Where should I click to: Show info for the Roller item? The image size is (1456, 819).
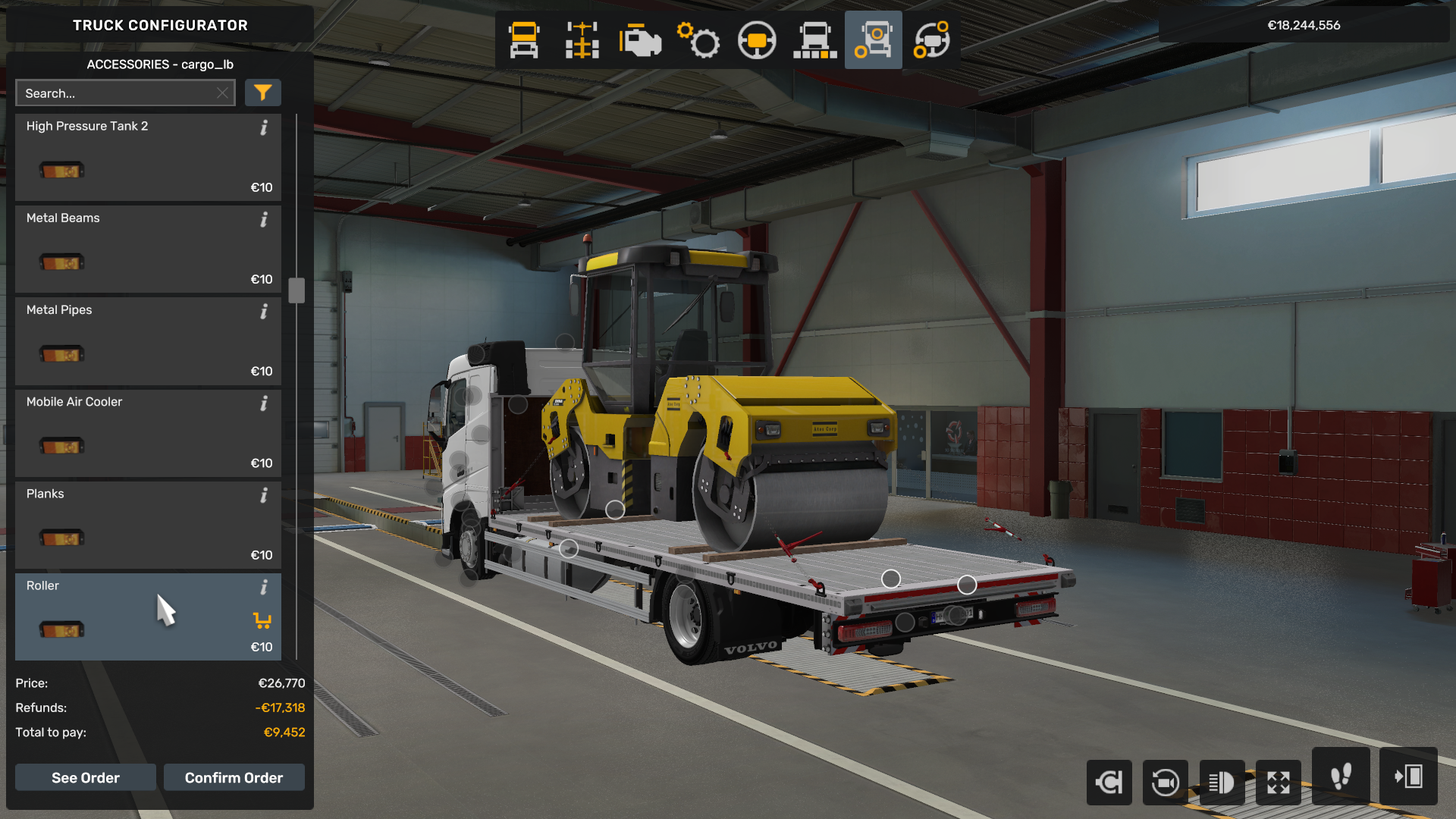point(264,587)
